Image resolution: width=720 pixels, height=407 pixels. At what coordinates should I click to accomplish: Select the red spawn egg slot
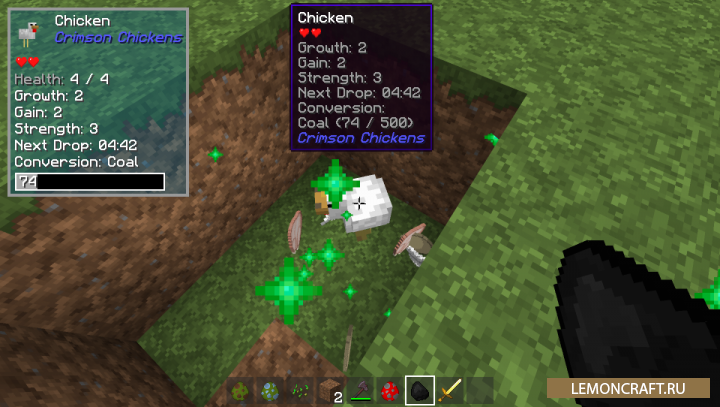[389, 391]
